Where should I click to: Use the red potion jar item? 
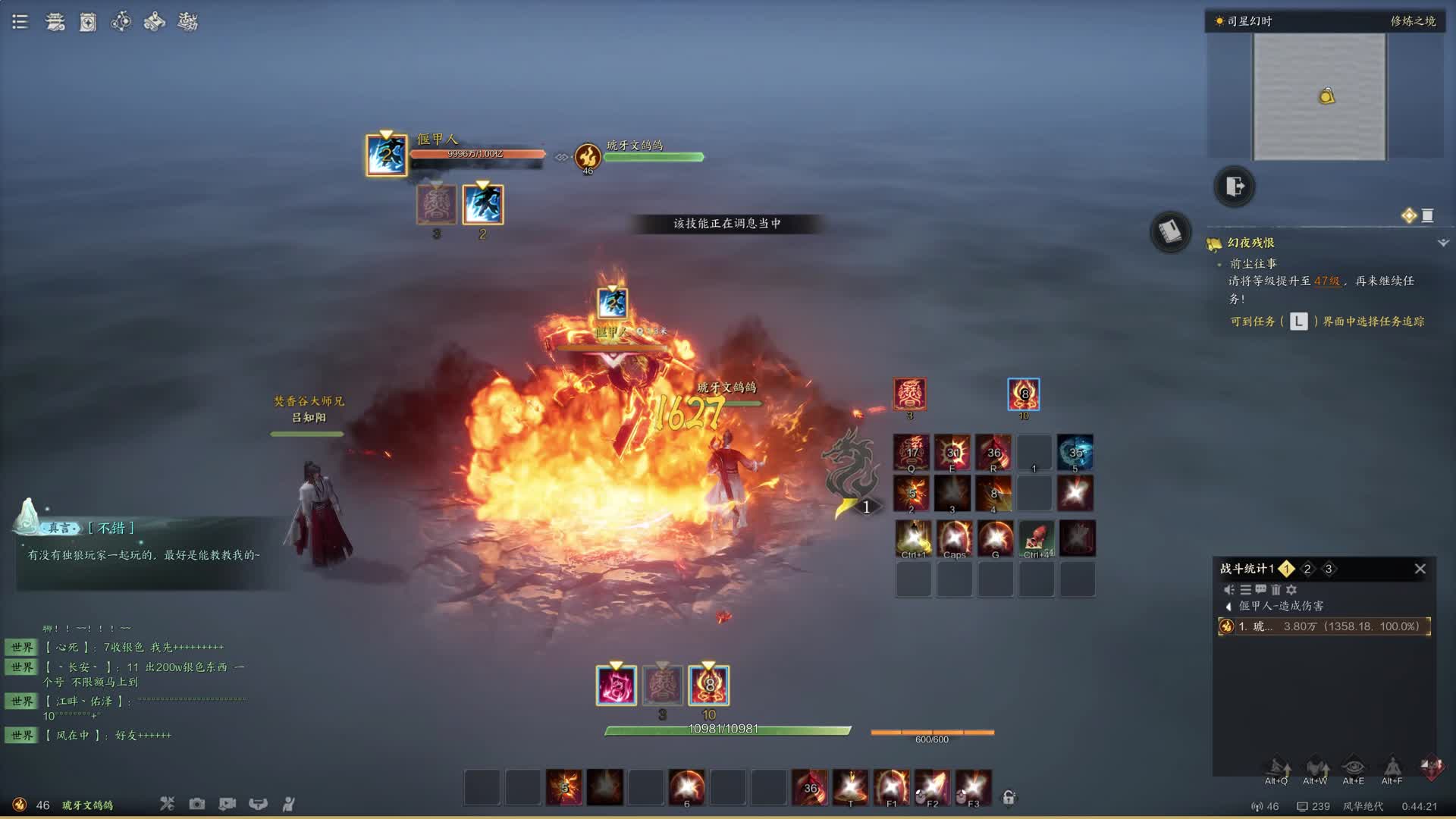click(x=1036, y=538)
